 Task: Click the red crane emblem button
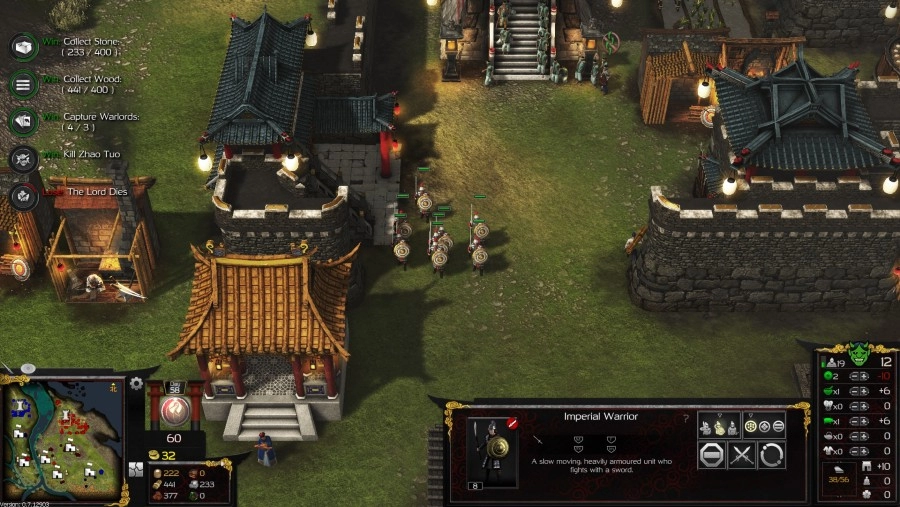(173, 408)
